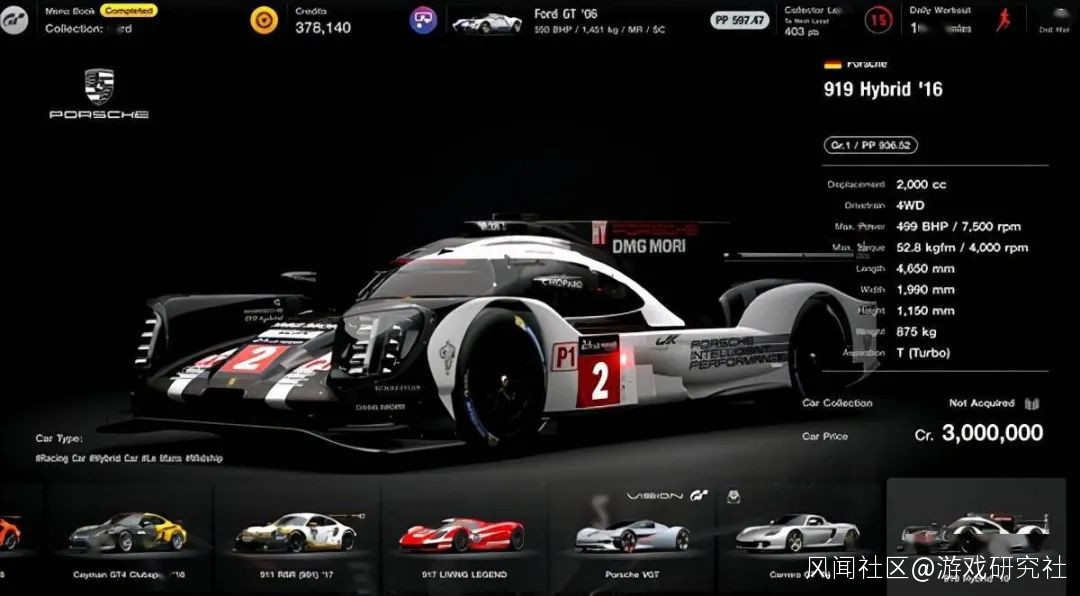
Task: Choose the 911 RSR '17 car tile
Action: tap(295, 534)
